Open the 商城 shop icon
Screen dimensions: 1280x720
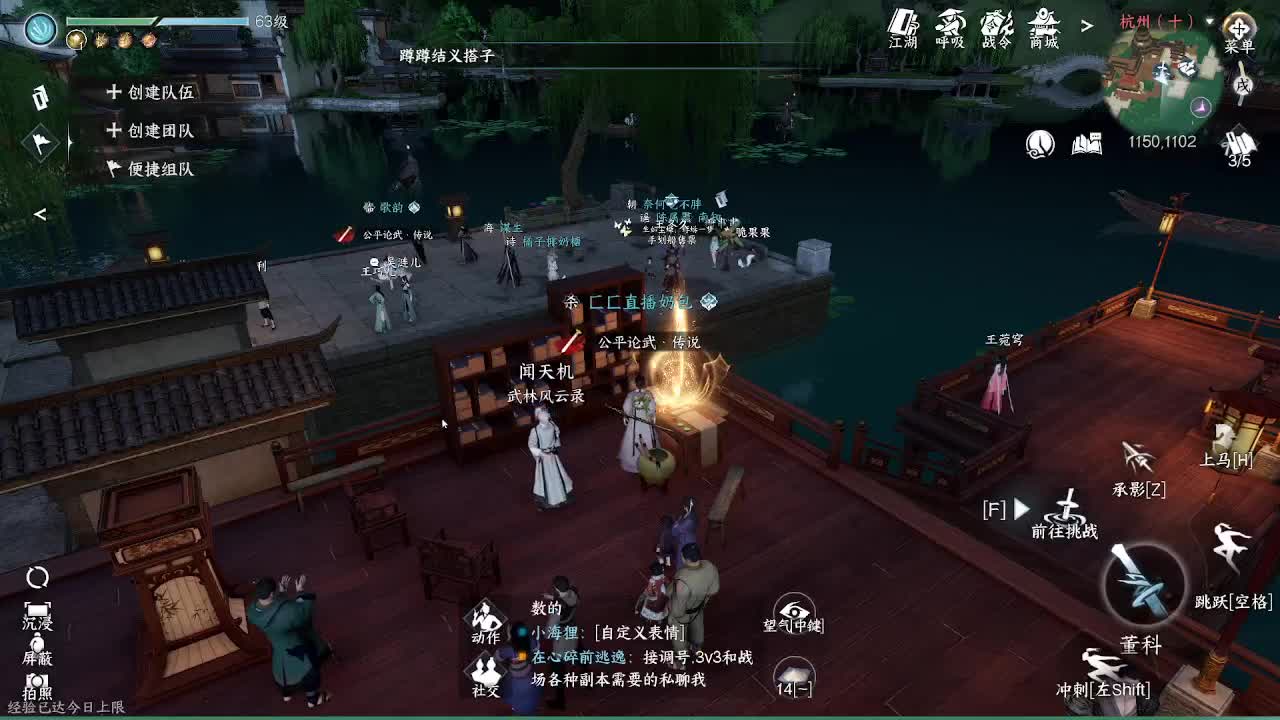1042,20
